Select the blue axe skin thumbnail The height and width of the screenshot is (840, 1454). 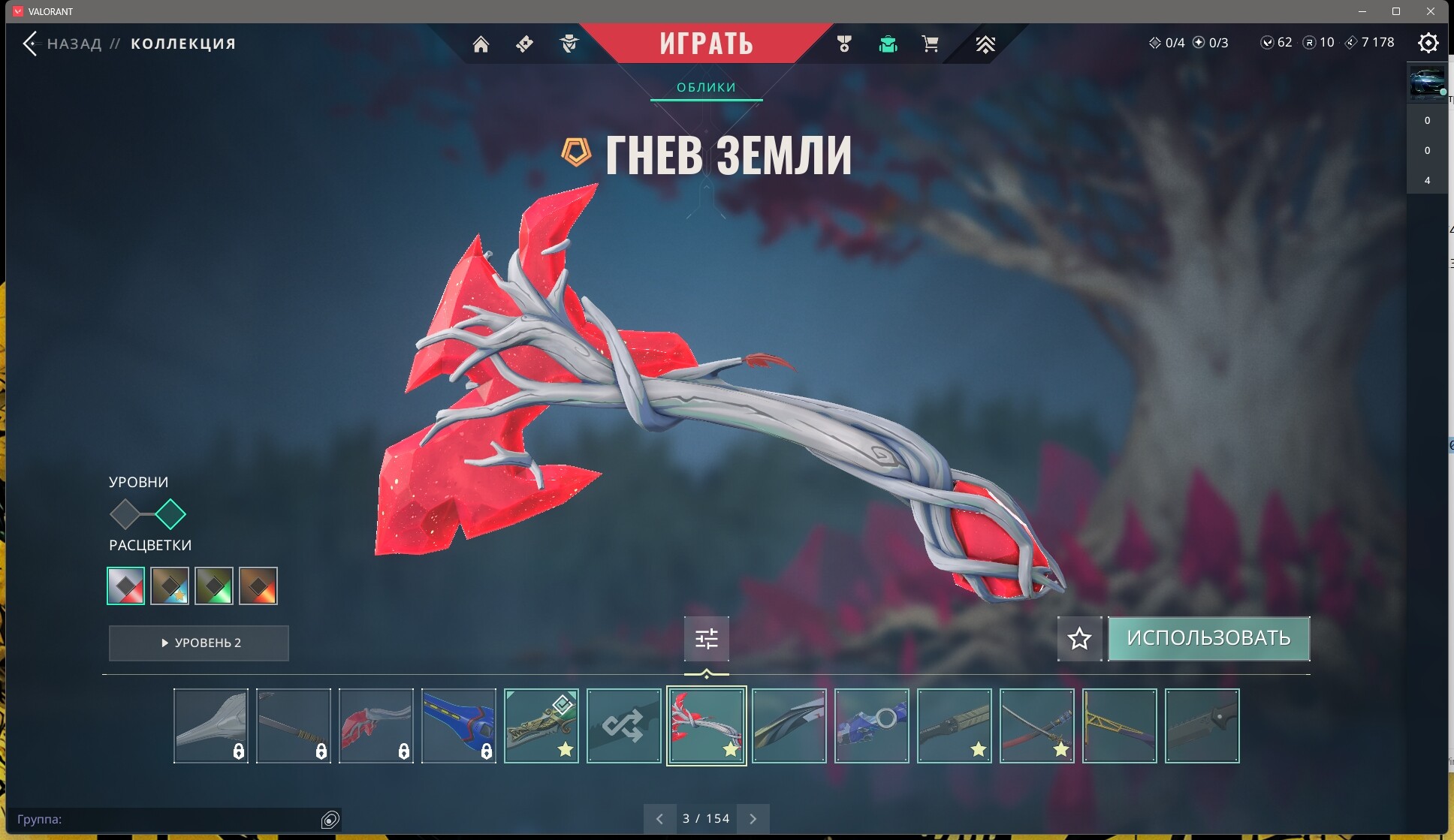click(x=459, y=726)
